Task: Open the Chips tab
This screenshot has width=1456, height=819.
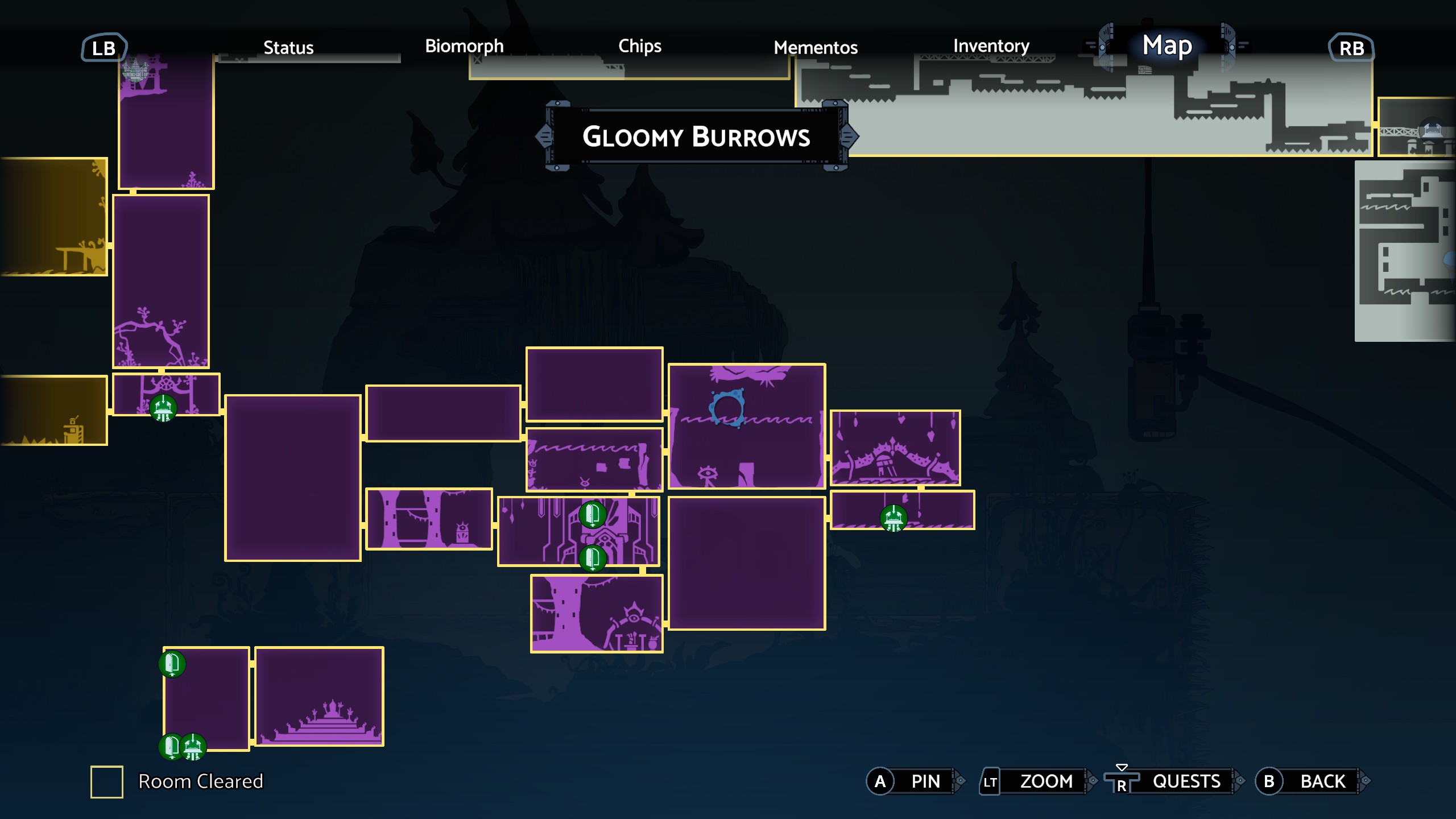Action: pos(639,47)
